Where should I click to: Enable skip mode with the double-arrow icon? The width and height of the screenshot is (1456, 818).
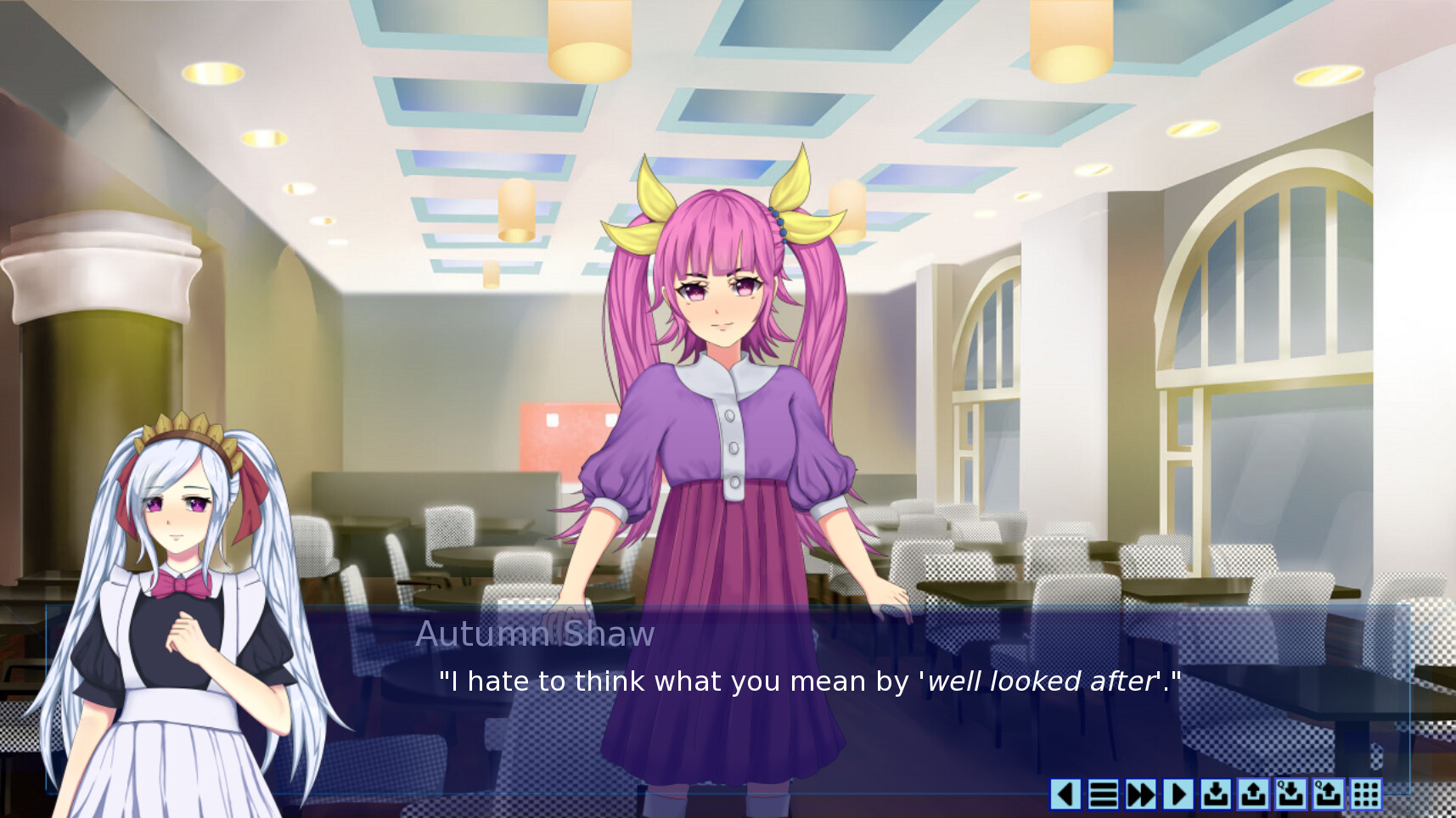click(x=1141, y=795)
